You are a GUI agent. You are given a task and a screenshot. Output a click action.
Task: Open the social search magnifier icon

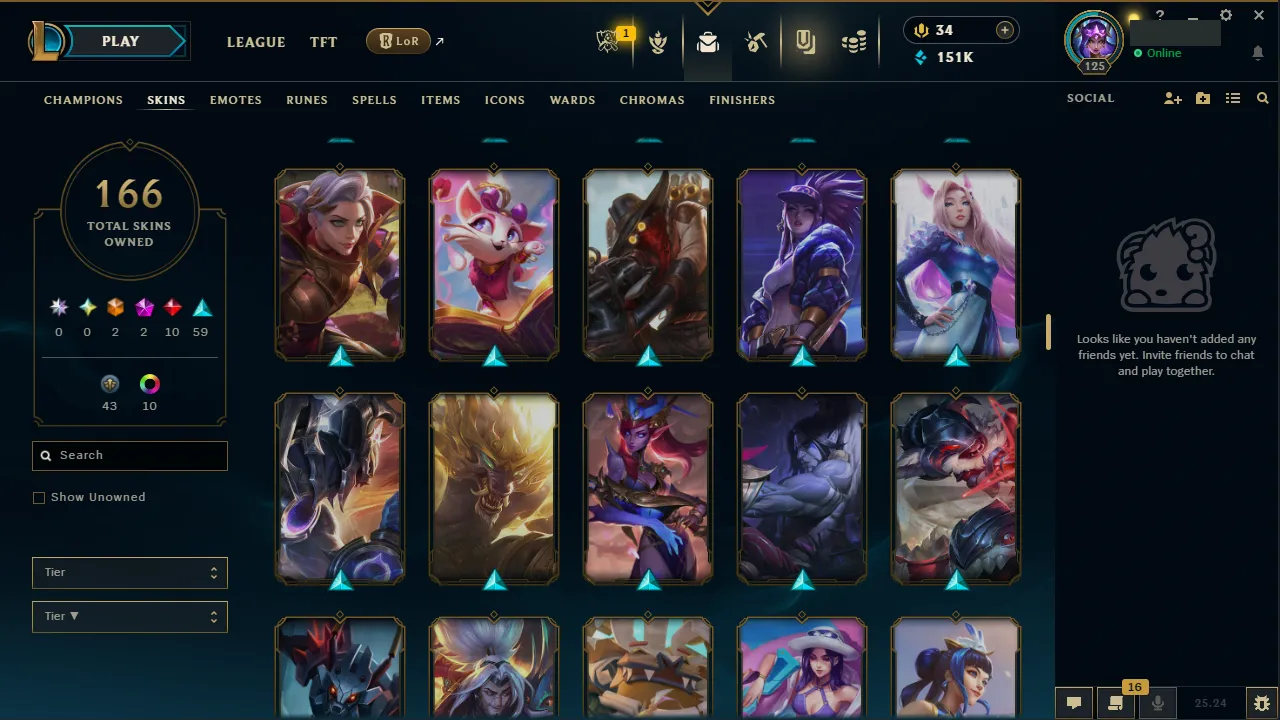click(1262, 98)
